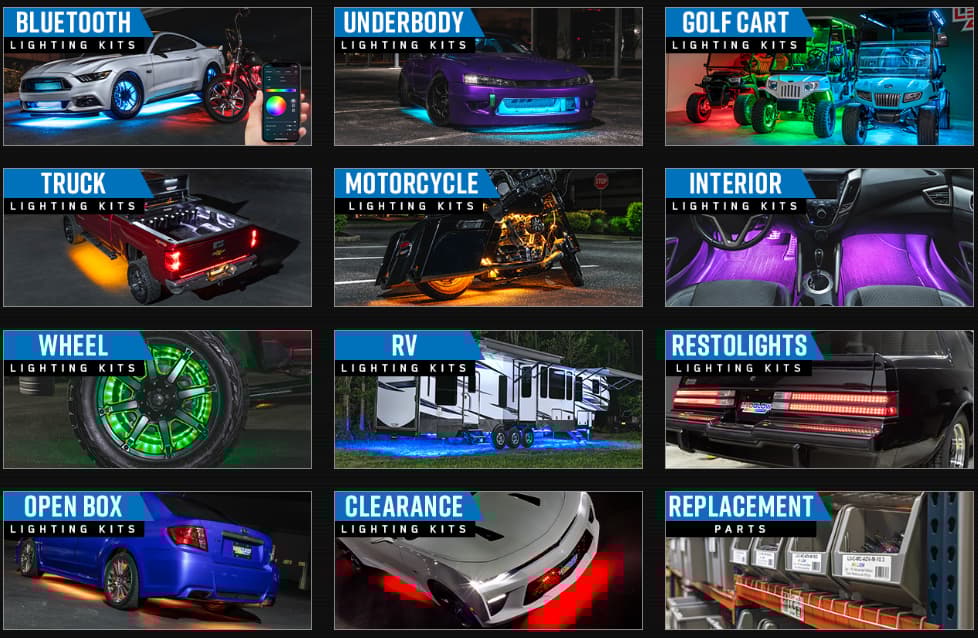Open the Open Box Lighting Kits tile

[x=157, y=560]
